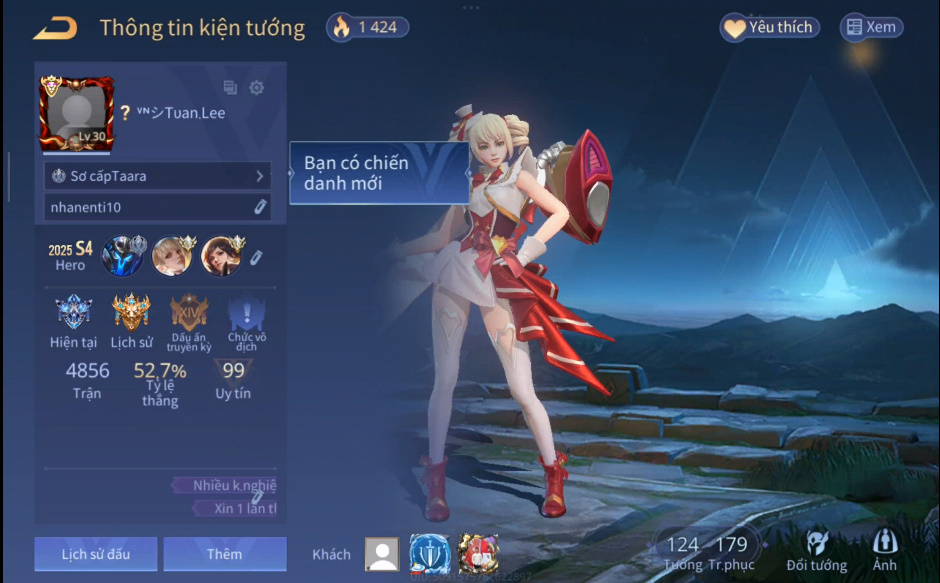View Lịch sử rank history badge

click(131, 315)
